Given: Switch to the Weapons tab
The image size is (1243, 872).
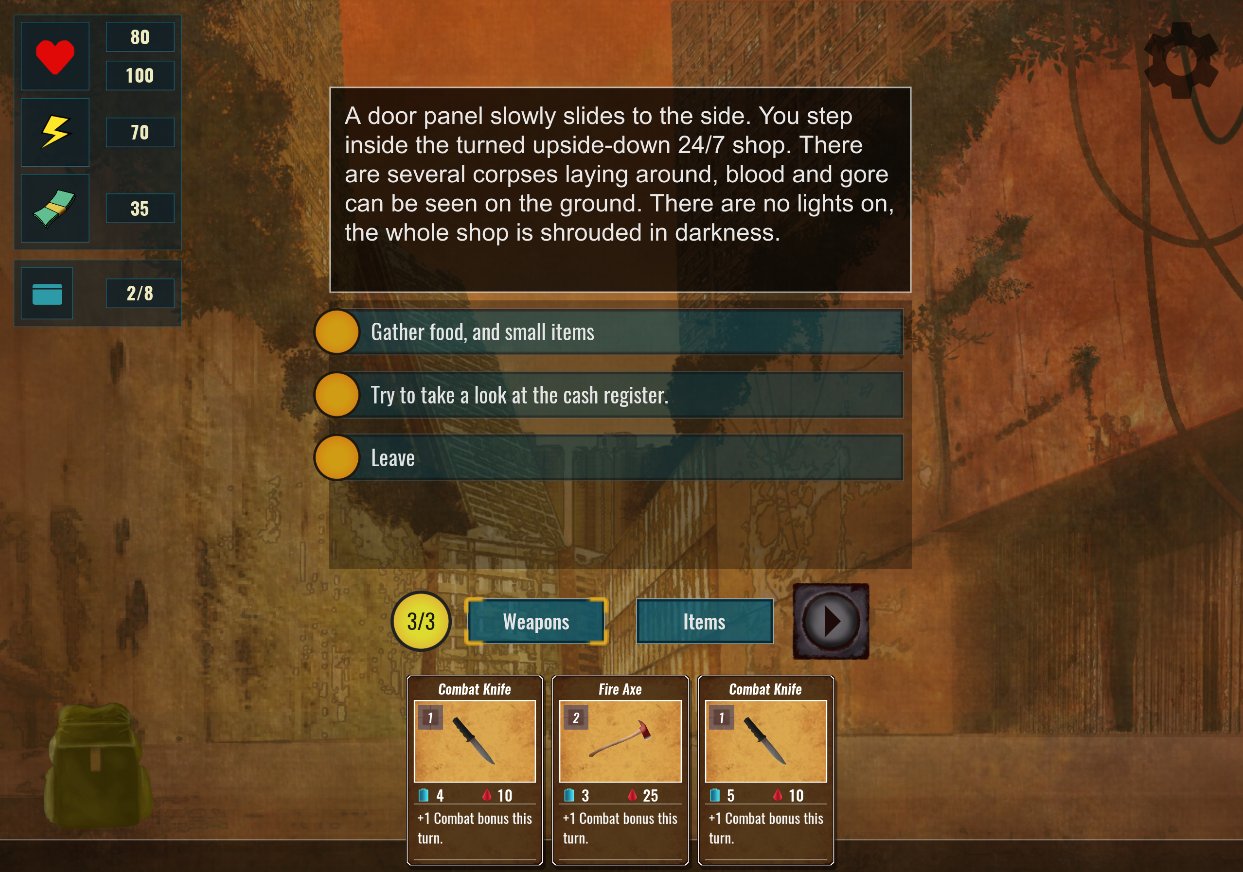Looking at the screenshot, I should click(536, 622).
